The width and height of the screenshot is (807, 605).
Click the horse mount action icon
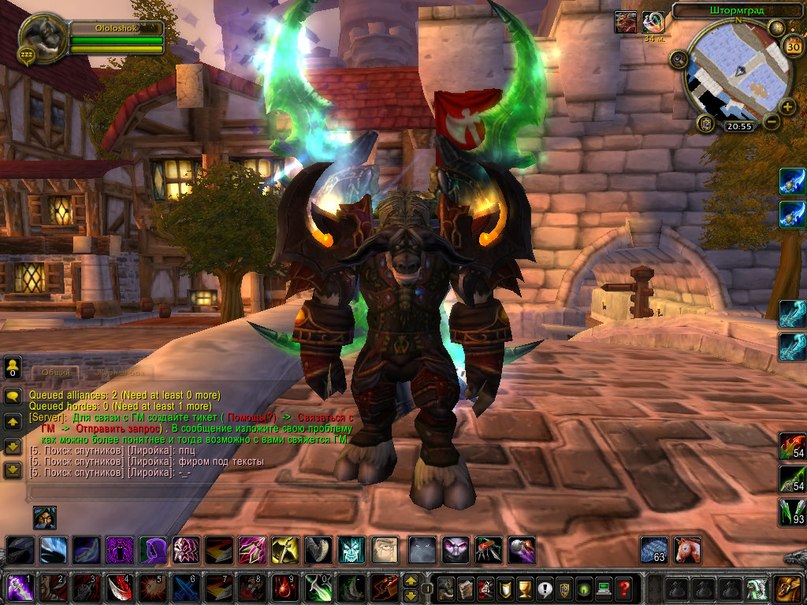tap(687, 550)
